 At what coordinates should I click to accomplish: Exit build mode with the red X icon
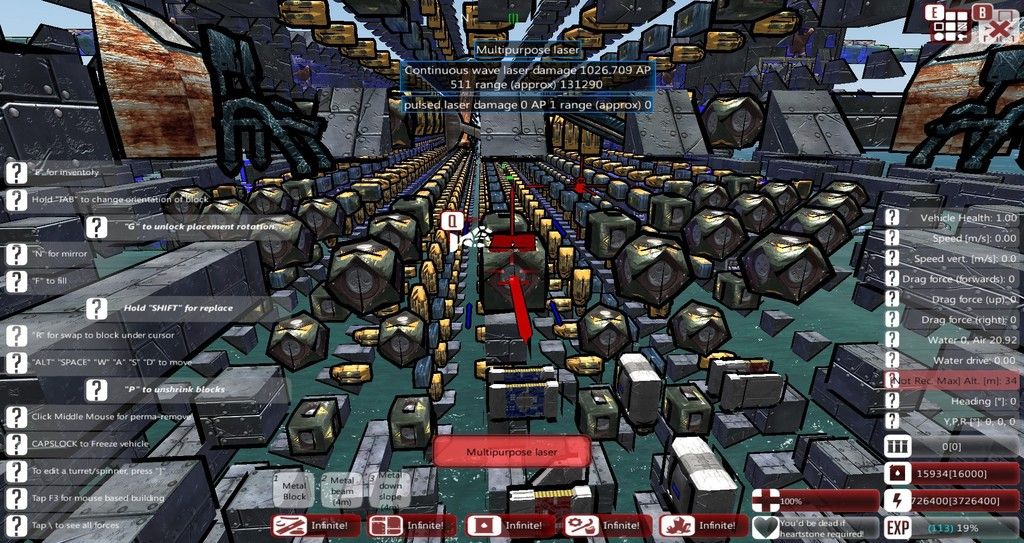pos(997,27)
